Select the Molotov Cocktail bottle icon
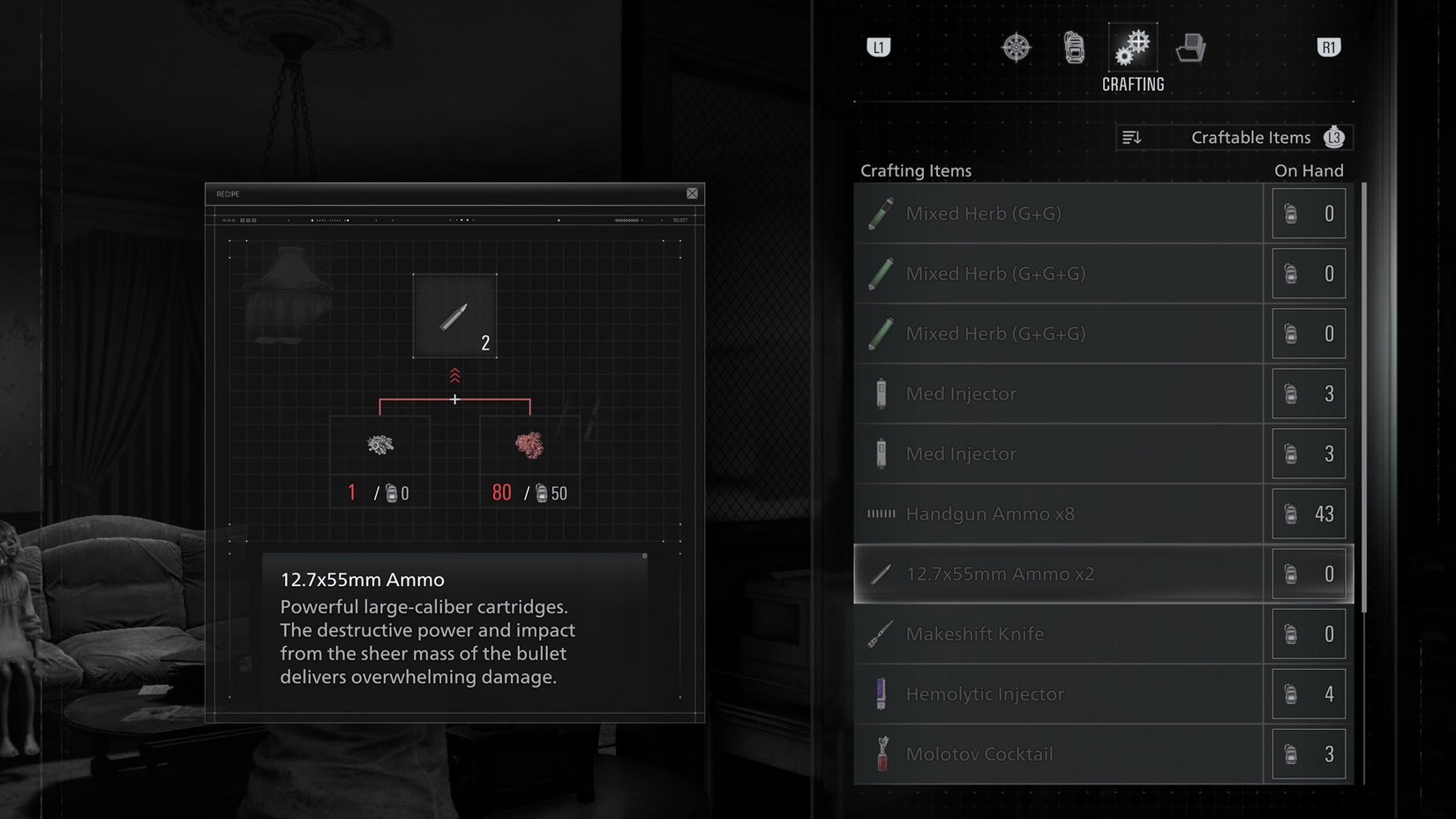This screenshot has height=819, width=1456. [881, 754]
